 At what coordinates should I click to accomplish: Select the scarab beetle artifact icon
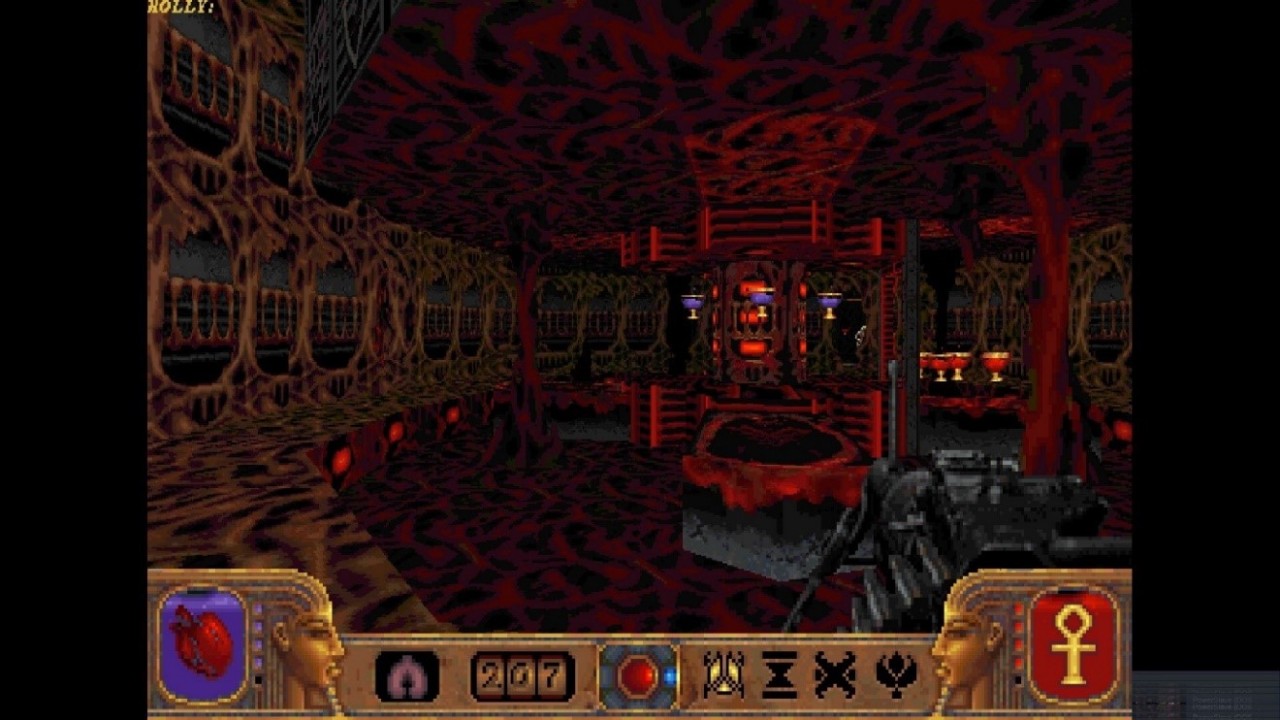point(722,675)
